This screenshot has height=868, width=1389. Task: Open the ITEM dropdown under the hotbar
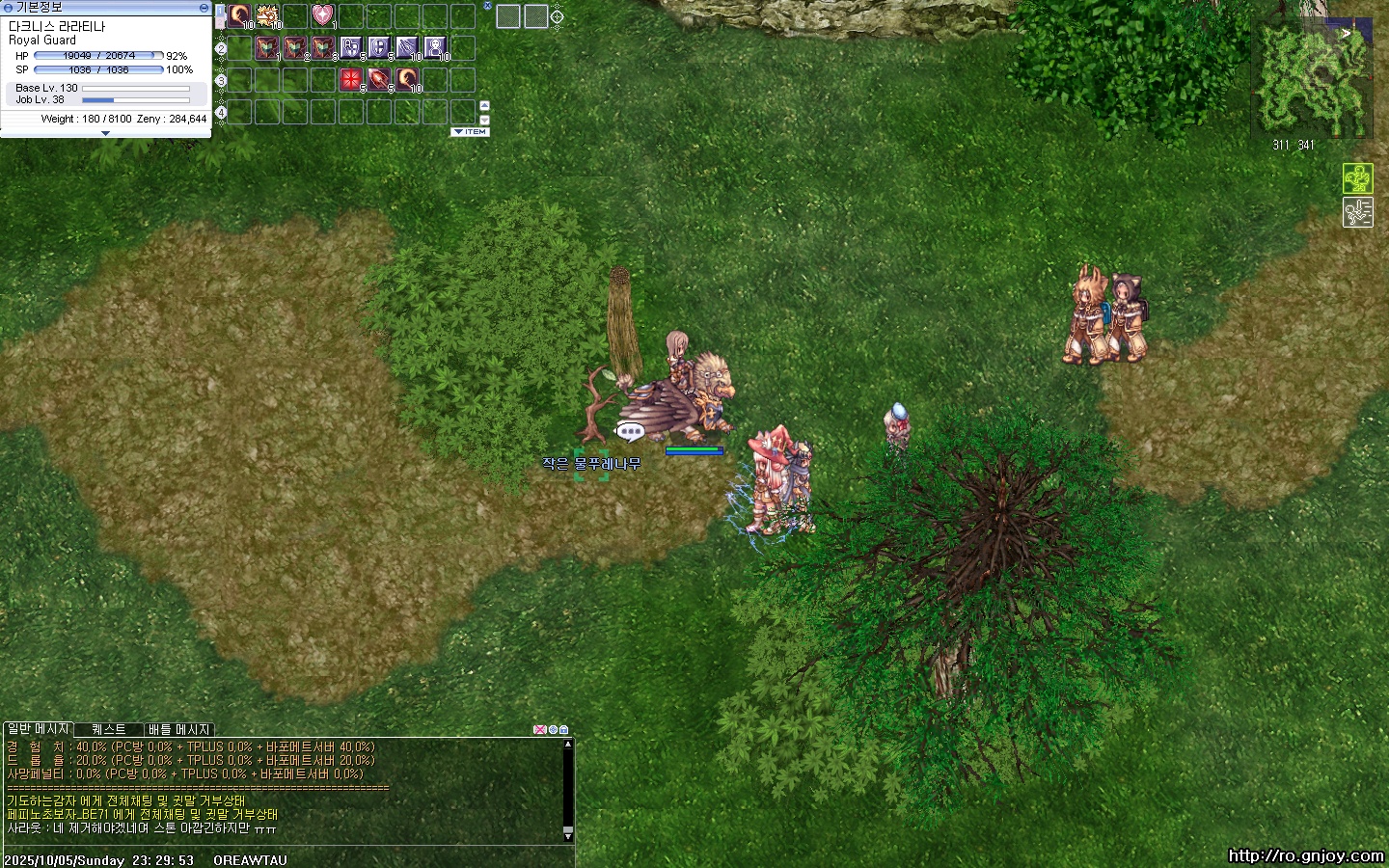[471, 132]
